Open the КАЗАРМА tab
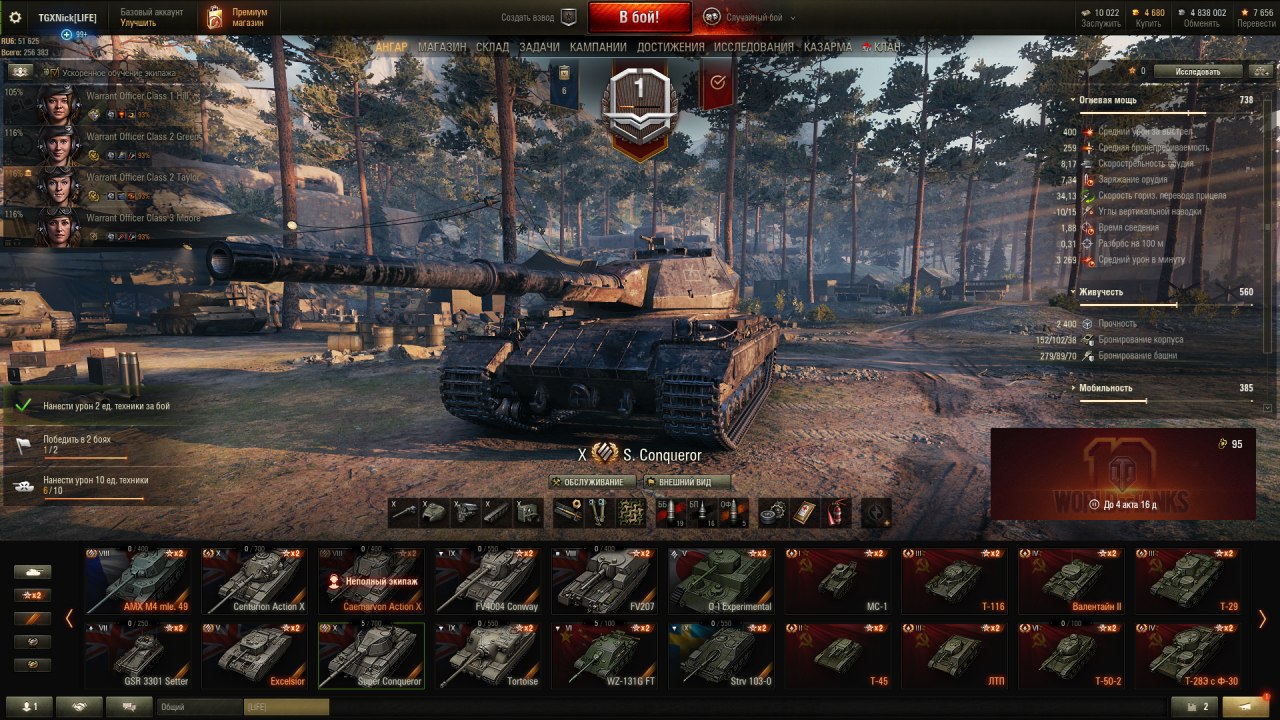 tap(828, 47)
